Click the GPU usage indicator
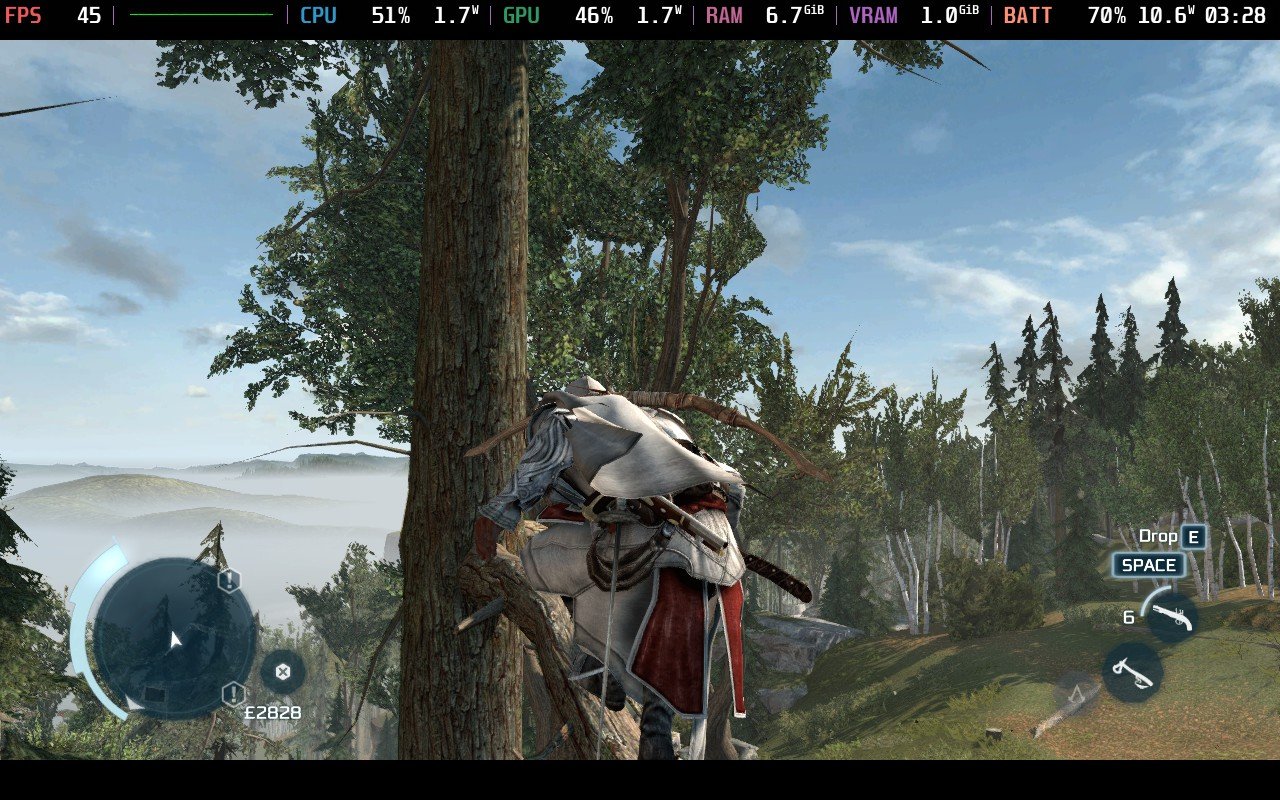 pos(594,16)
